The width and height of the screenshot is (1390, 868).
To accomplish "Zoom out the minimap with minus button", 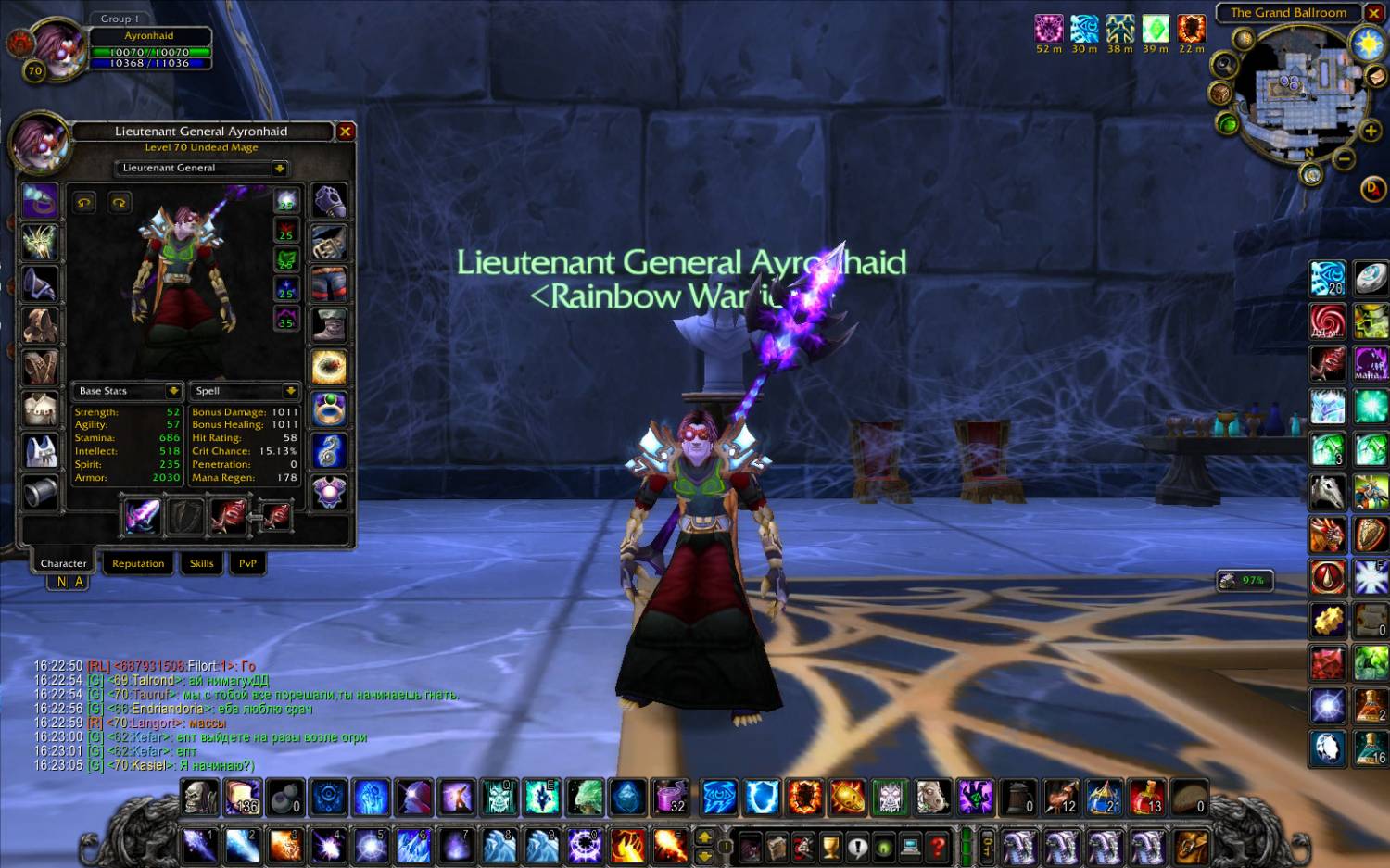I will click(1345, 158).
